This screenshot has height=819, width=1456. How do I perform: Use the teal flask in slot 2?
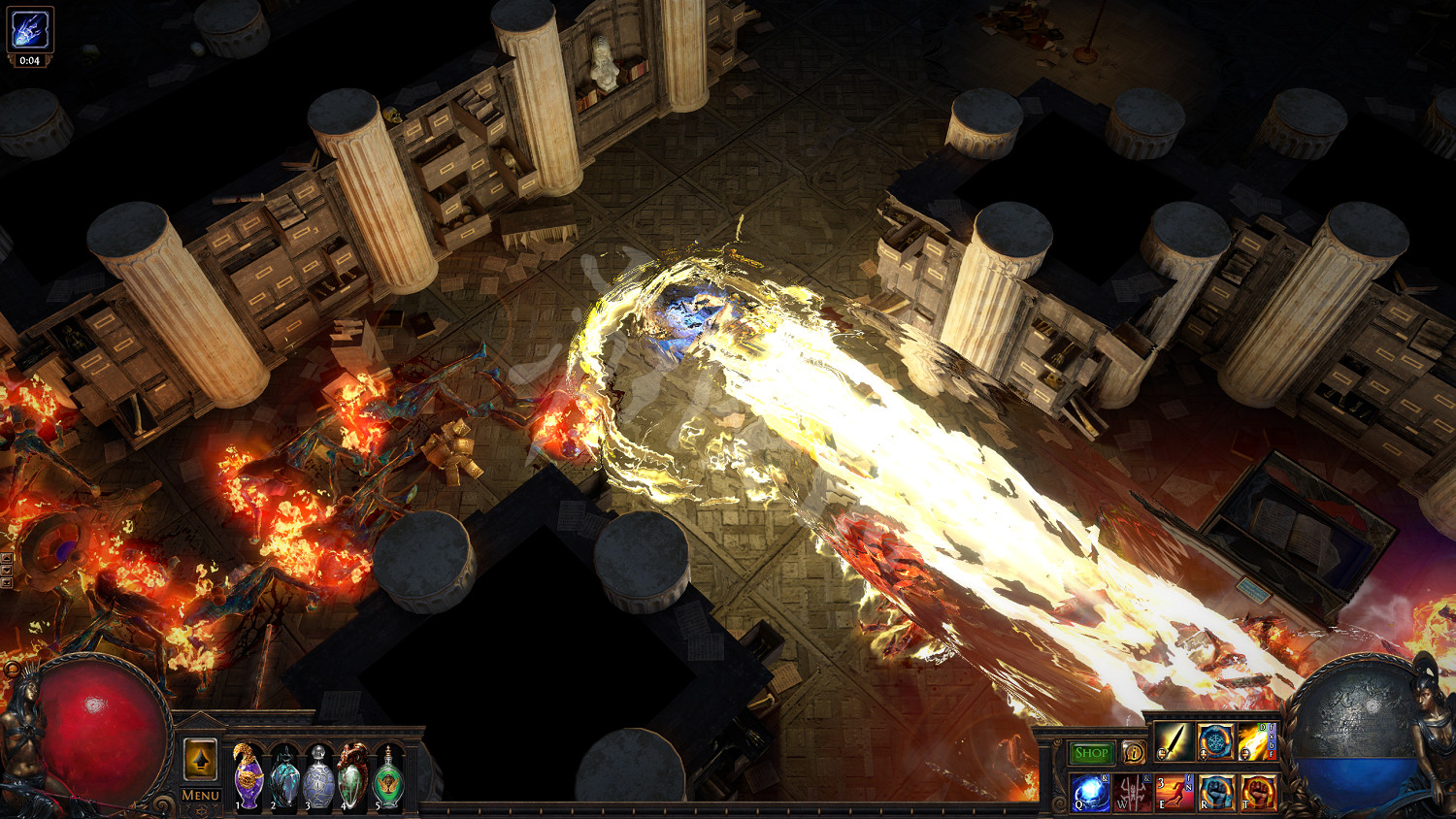pos(284,778)
